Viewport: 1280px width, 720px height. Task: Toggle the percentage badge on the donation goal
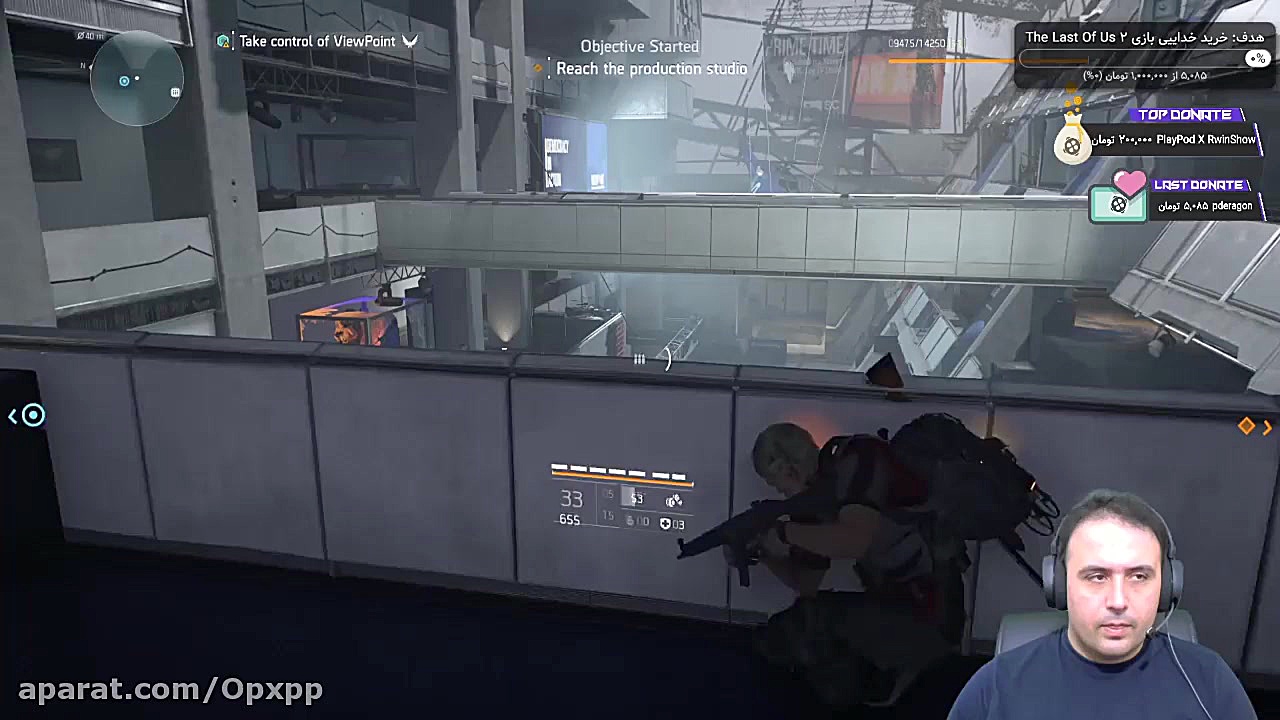click(x=1257, y=57)
